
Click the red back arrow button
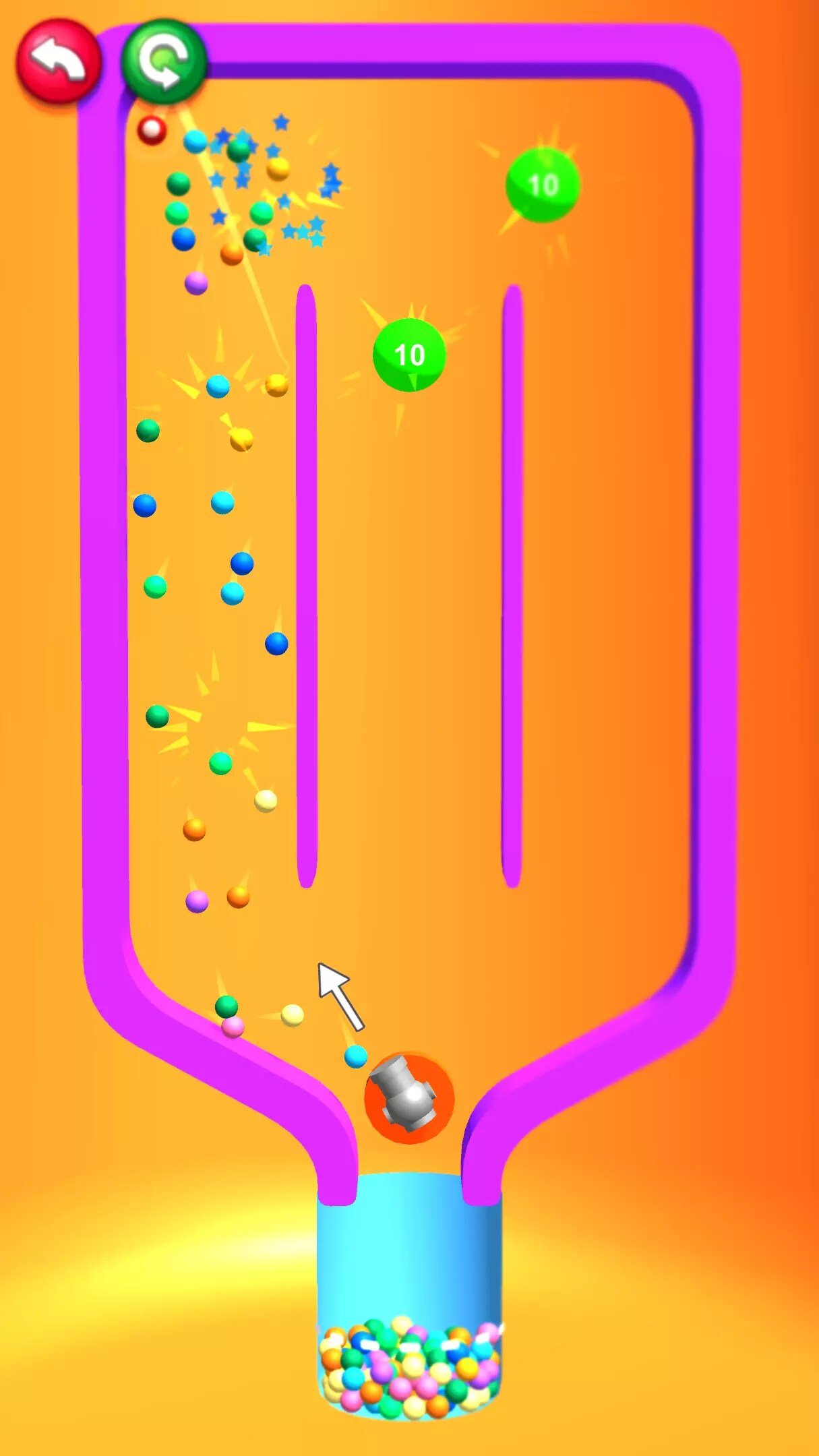pyautogui.click(x=59, y=61)
